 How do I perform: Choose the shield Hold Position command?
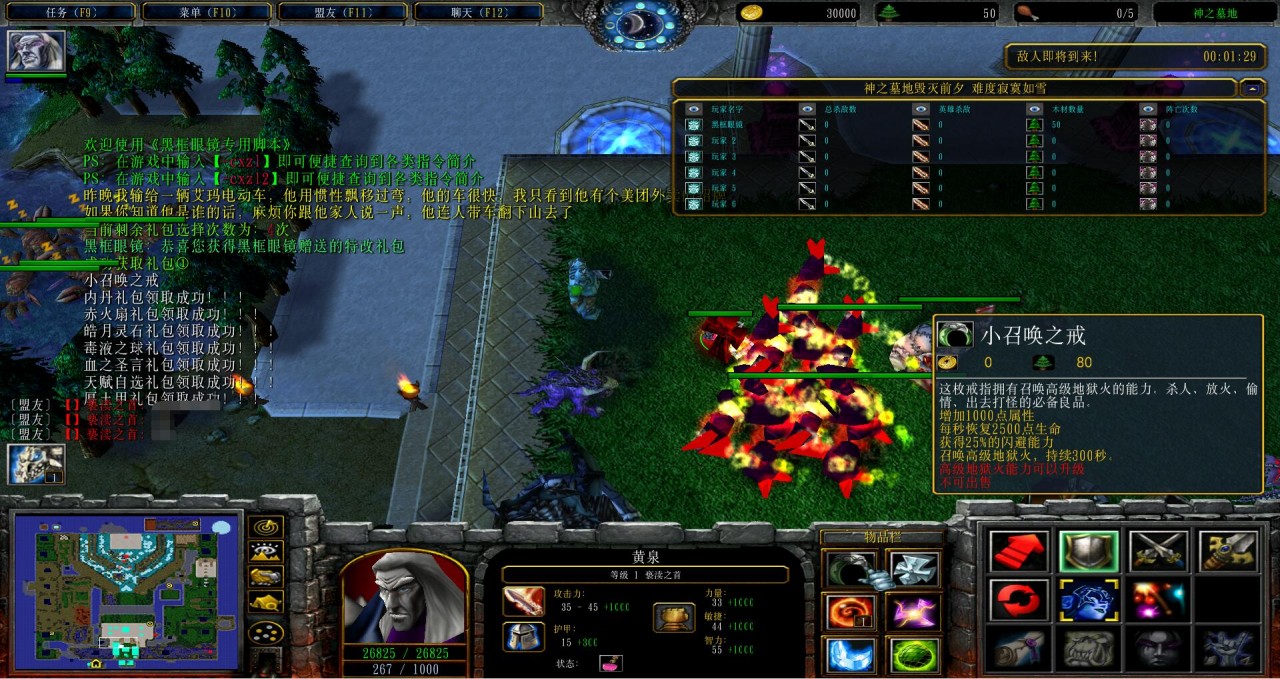pos(1089,551)
